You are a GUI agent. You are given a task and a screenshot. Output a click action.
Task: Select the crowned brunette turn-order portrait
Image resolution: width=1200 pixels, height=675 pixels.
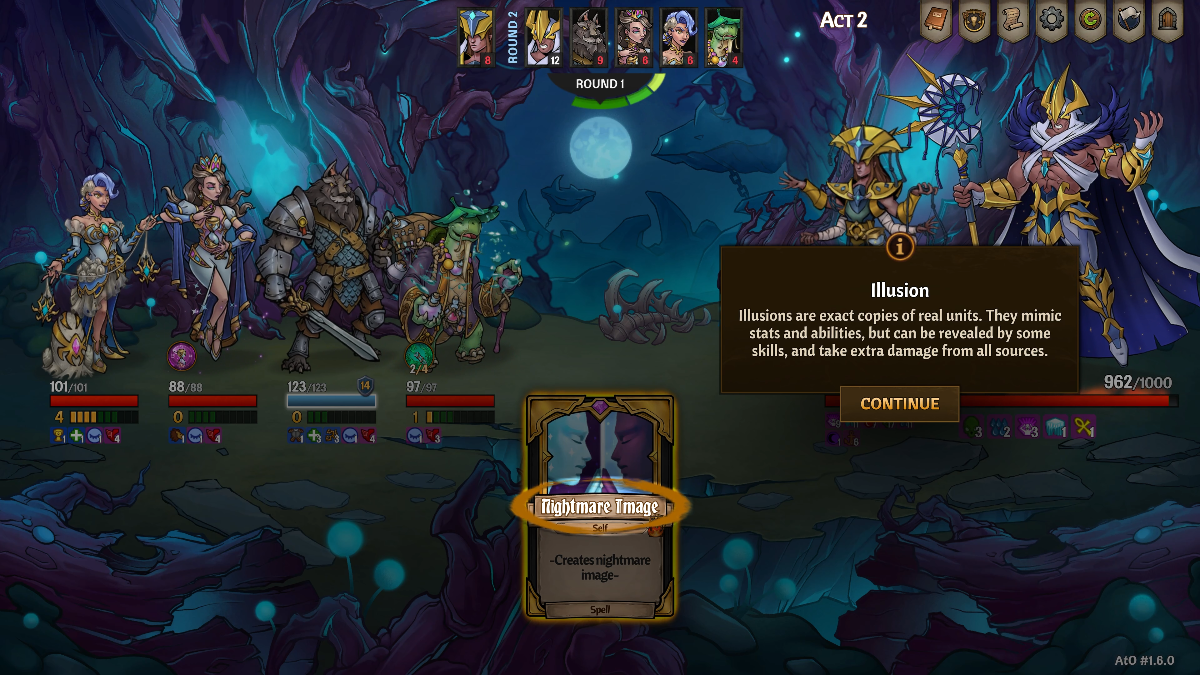(x=633, y=37)
